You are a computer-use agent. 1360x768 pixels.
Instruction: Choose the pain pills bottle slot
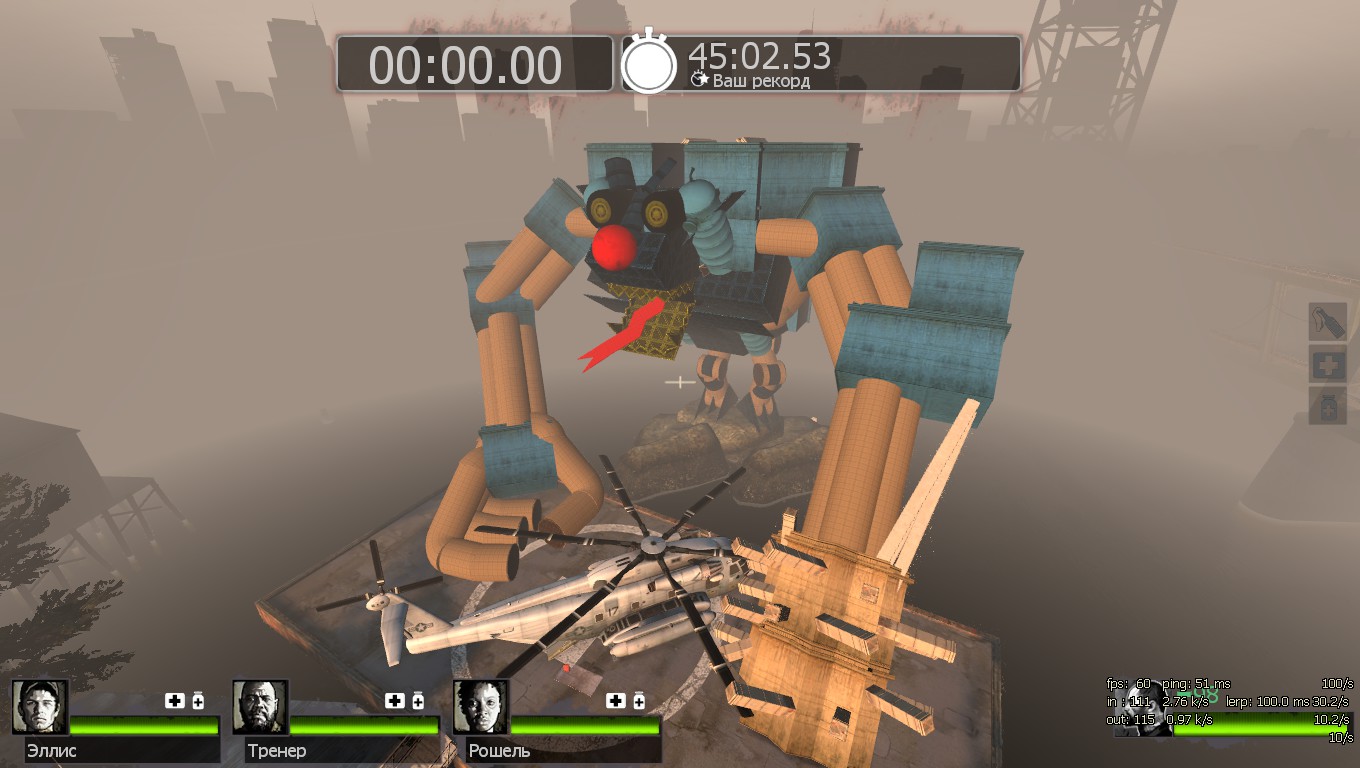[x=1328, y=406]
